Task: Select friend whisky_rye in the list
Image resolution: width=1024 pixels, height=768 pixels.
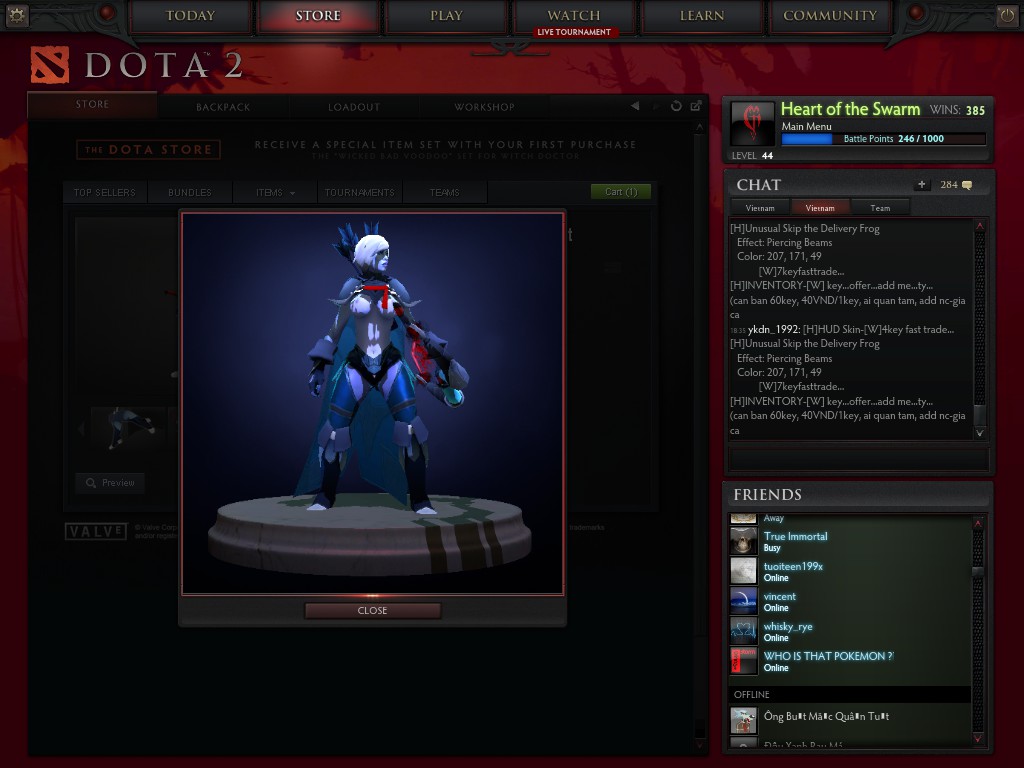Action: pyautogui.click(x=788, y=627)
